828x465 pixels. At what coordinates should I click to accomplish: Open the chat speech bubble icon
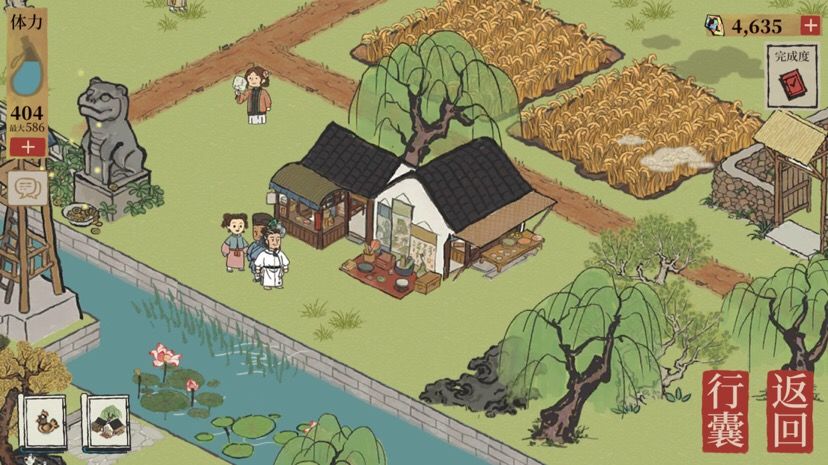tap(28, 187)
